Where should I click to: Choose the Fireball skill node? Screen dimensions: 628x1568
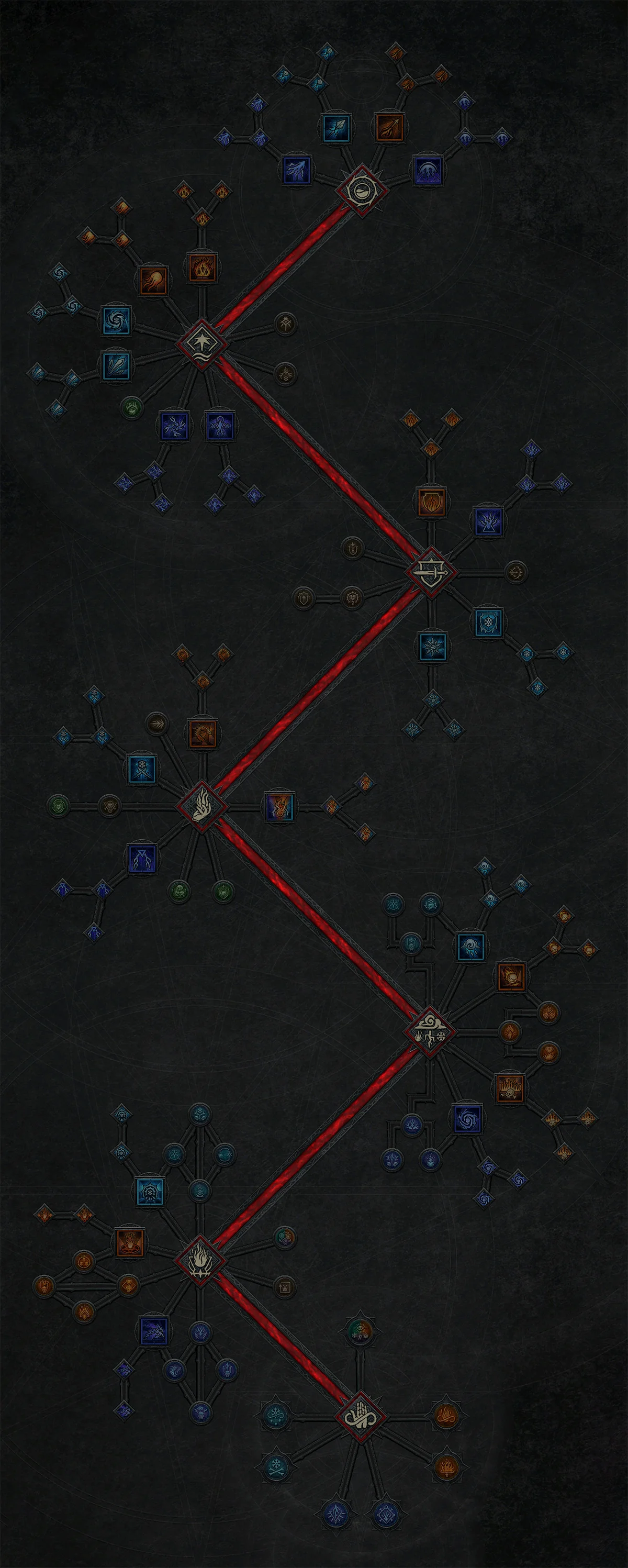[153, 281]
